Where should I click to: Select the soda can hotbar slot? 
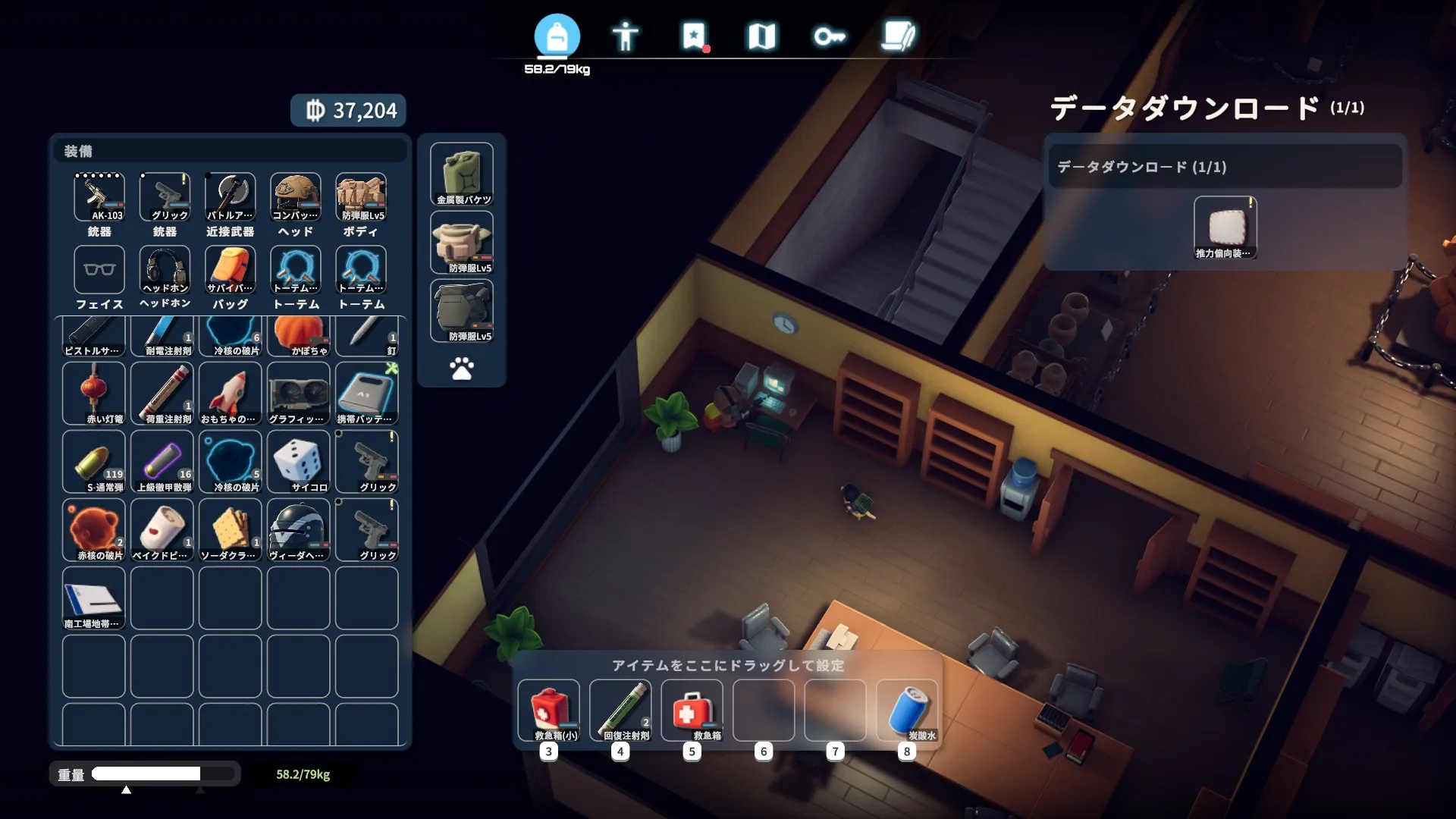point(907,711)
